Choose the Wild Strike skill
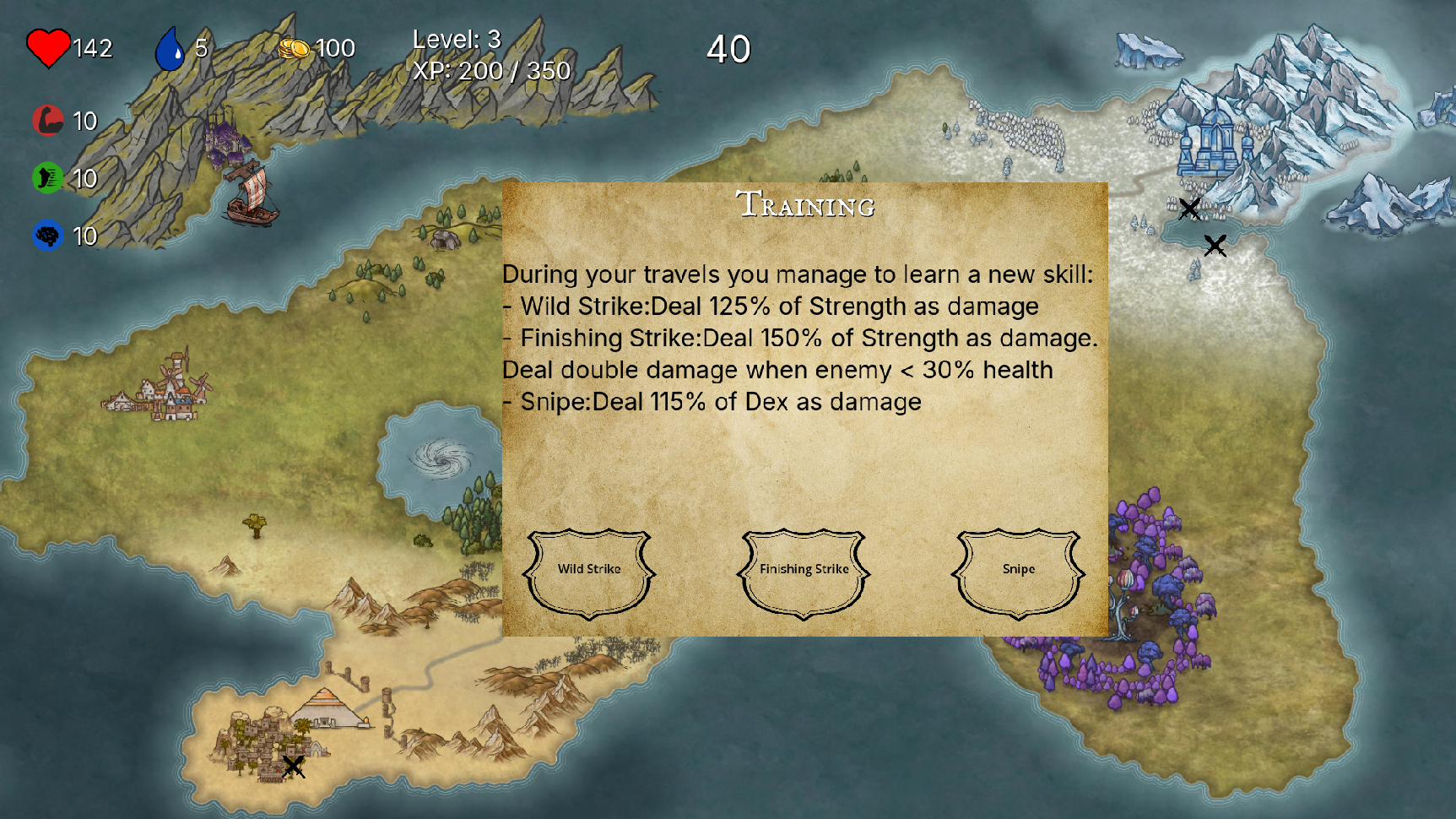The width and height of the screenshot is (1456, 819). point(589,572)
